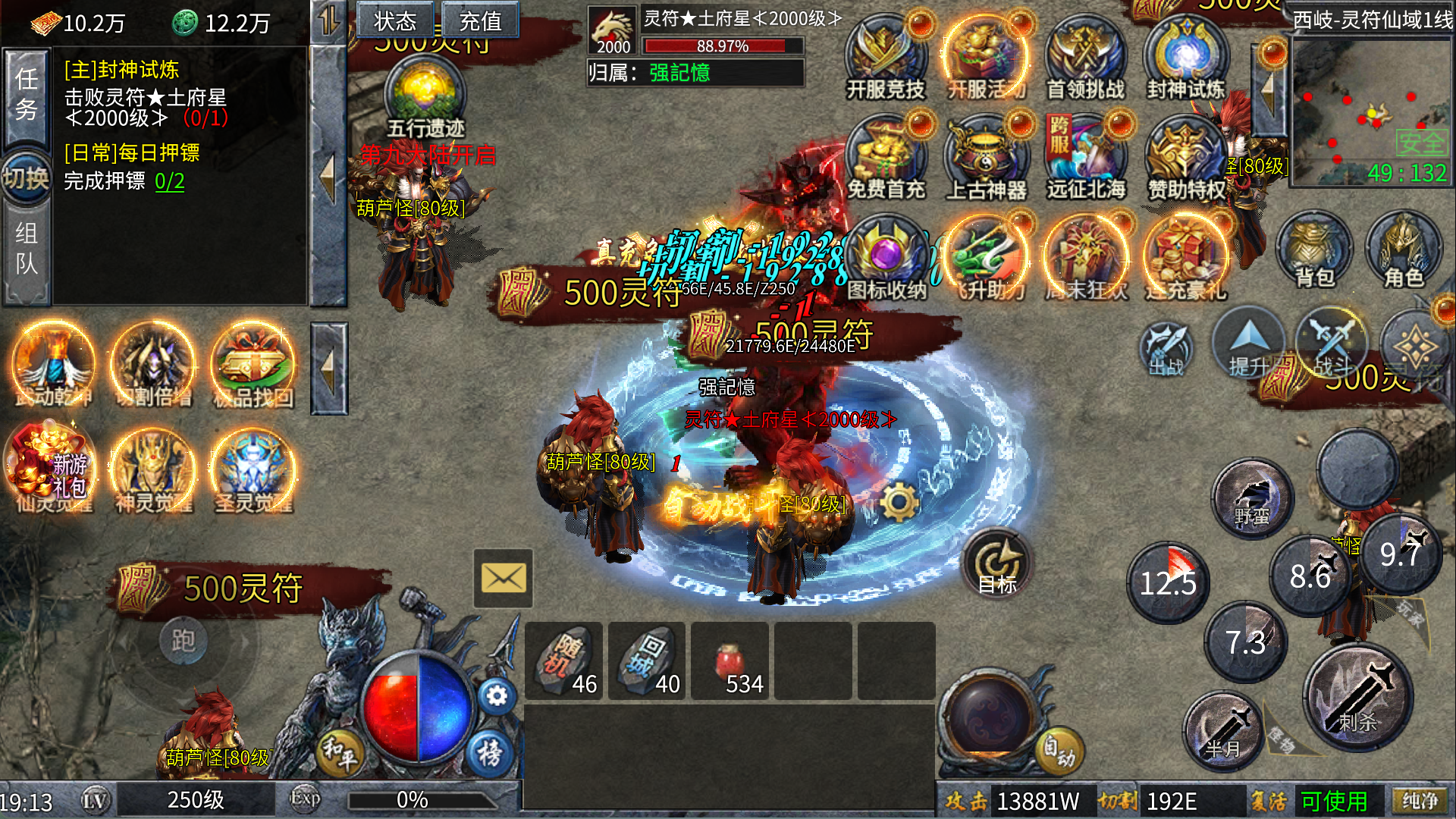Select the 任务 quest tab

[27, 95]
